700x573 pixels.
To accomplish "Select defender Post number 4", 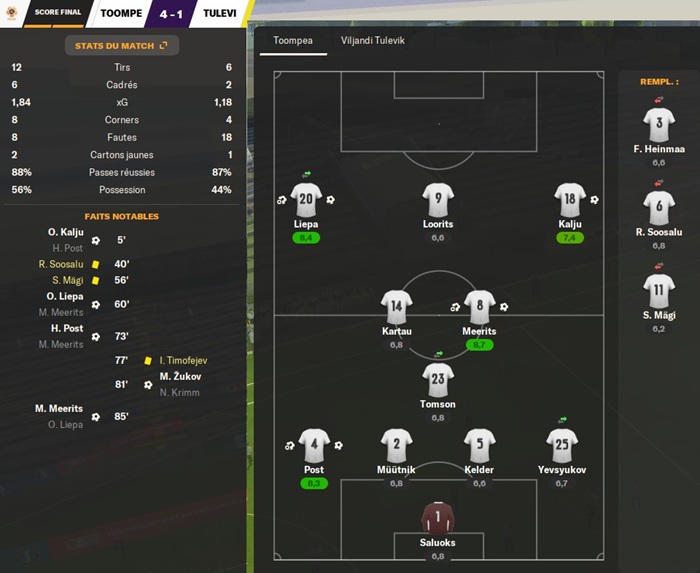I will [313, 445].
